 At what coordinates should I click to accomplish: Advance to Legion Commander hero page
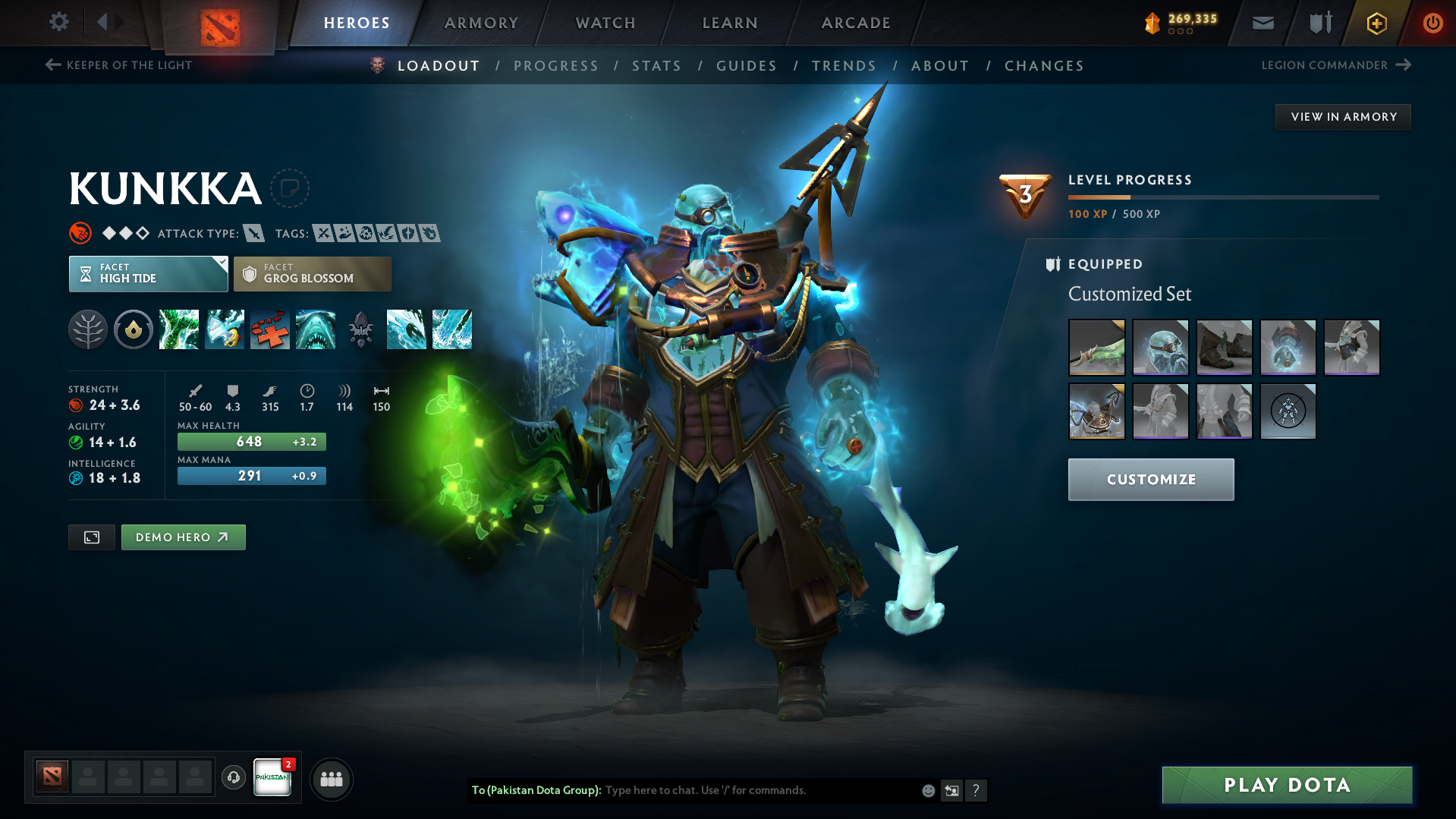point(1335,65)
